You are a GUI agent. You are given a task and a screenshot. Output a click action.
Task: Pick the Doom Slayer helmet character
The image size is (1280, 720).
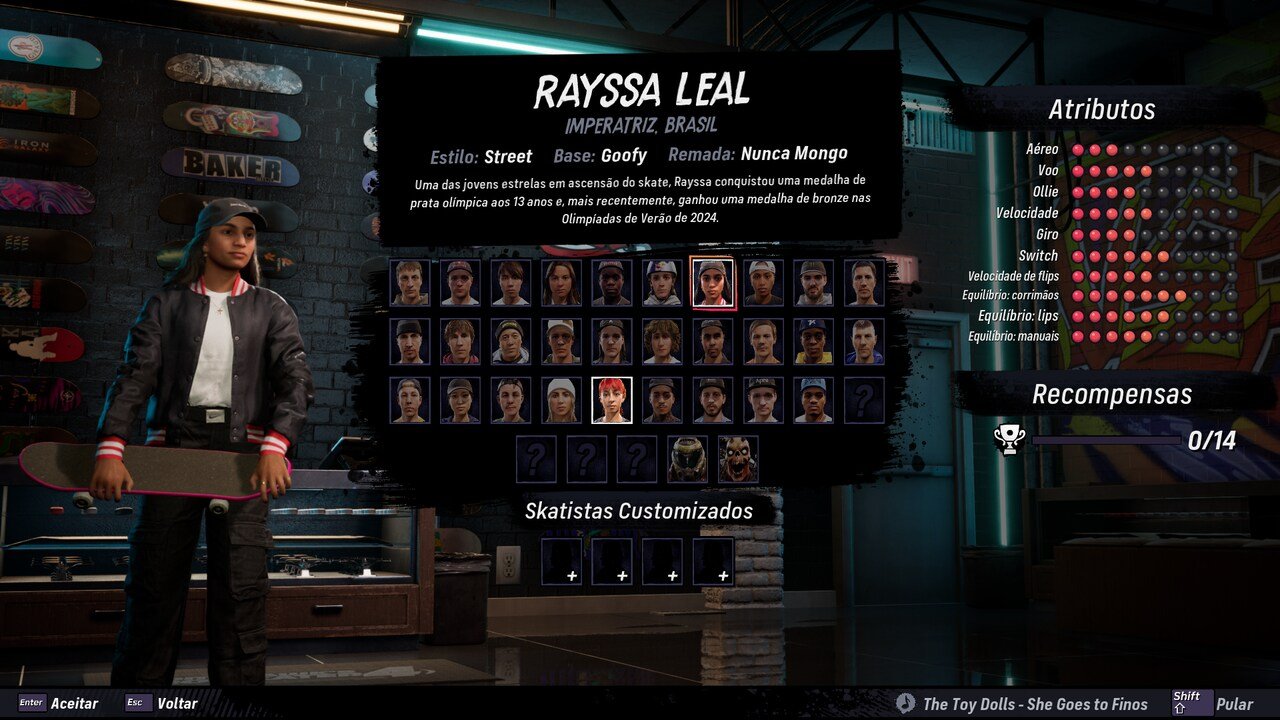click(687, 459)
